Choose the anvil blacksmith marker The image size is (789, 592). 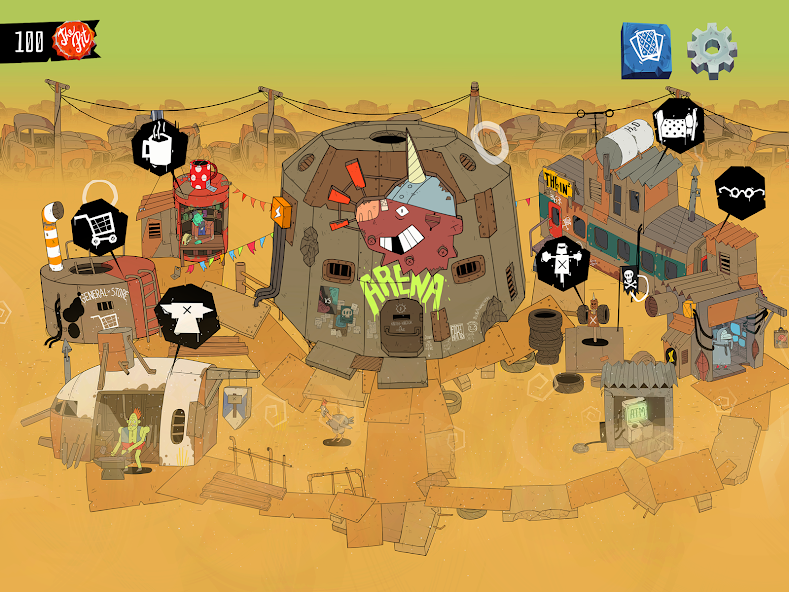pyautogui.click(x=187, y=315)
